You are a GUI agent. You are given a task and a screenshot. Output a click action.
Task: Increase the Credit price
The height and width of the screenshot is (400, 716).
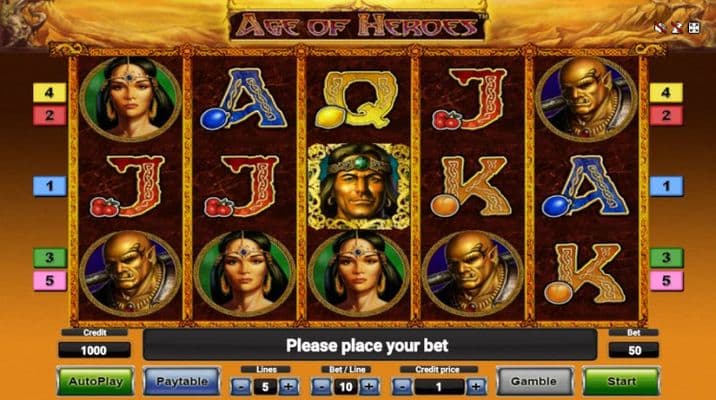click(477, 386)
